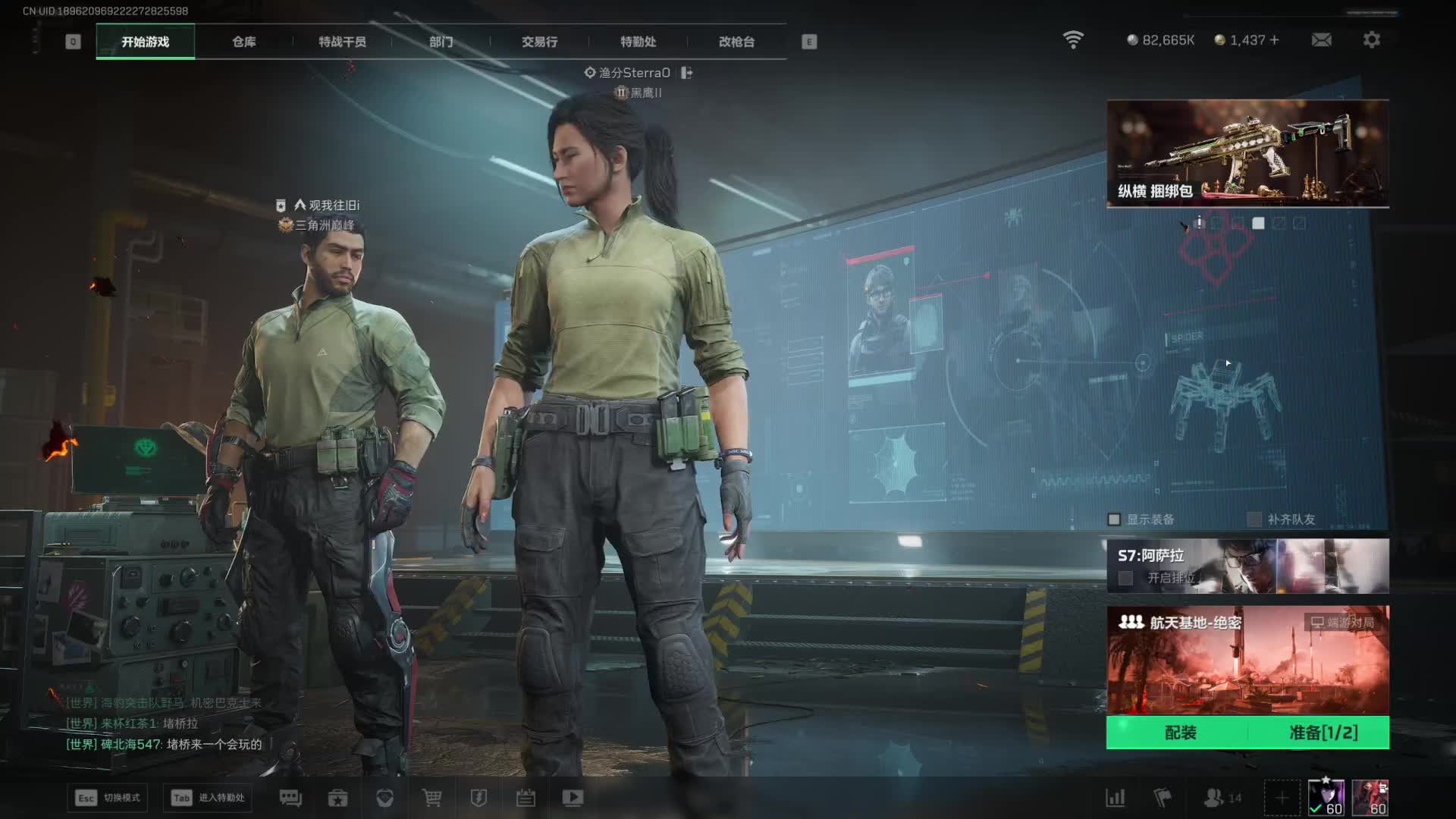View the 纵横 捆绑包 bundle banner
The width and height of the screenshot is (1456, 819).
point(1247,153)
